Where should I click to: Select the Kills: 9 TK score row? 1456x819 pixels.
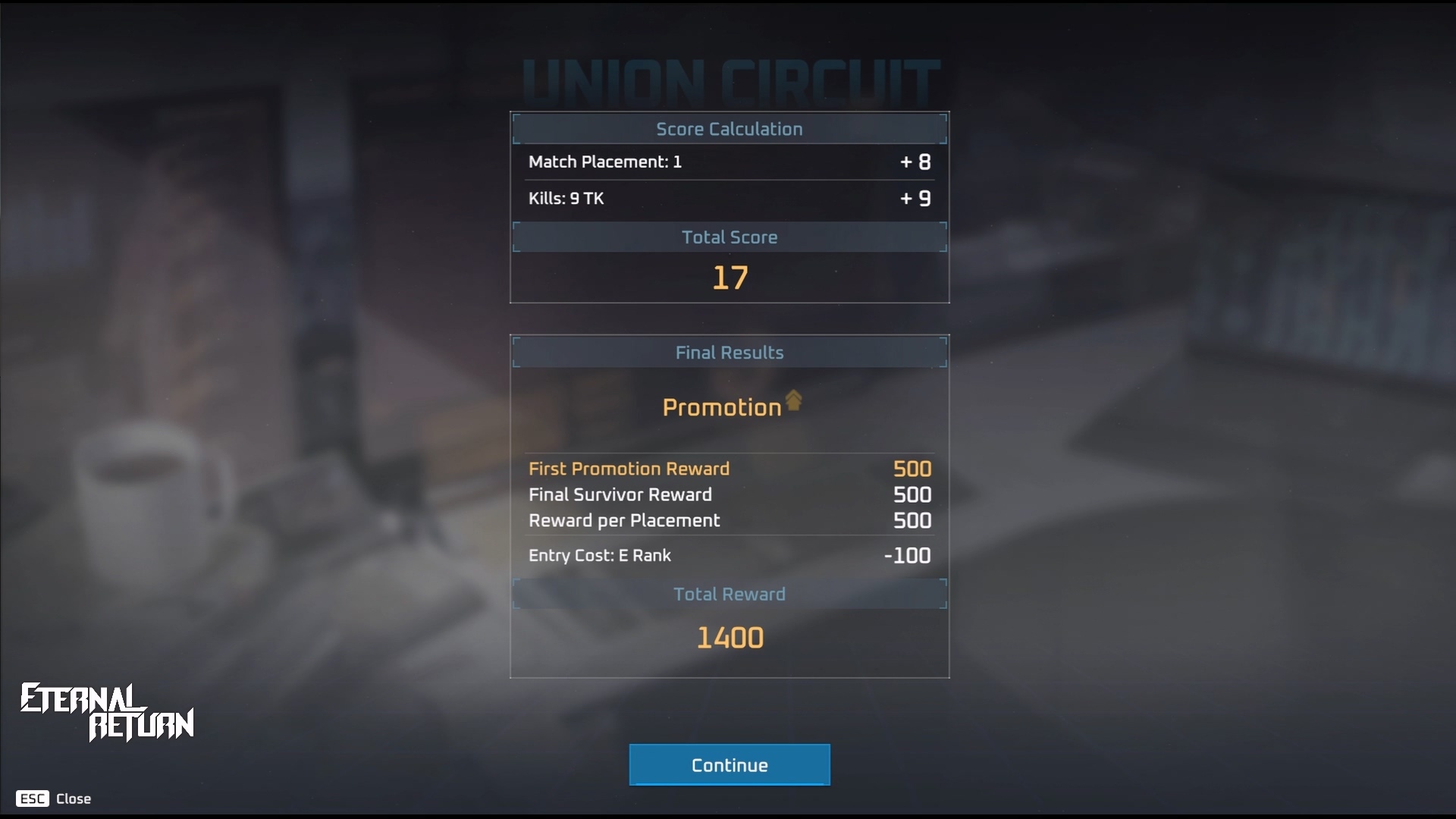pos(728,199)
